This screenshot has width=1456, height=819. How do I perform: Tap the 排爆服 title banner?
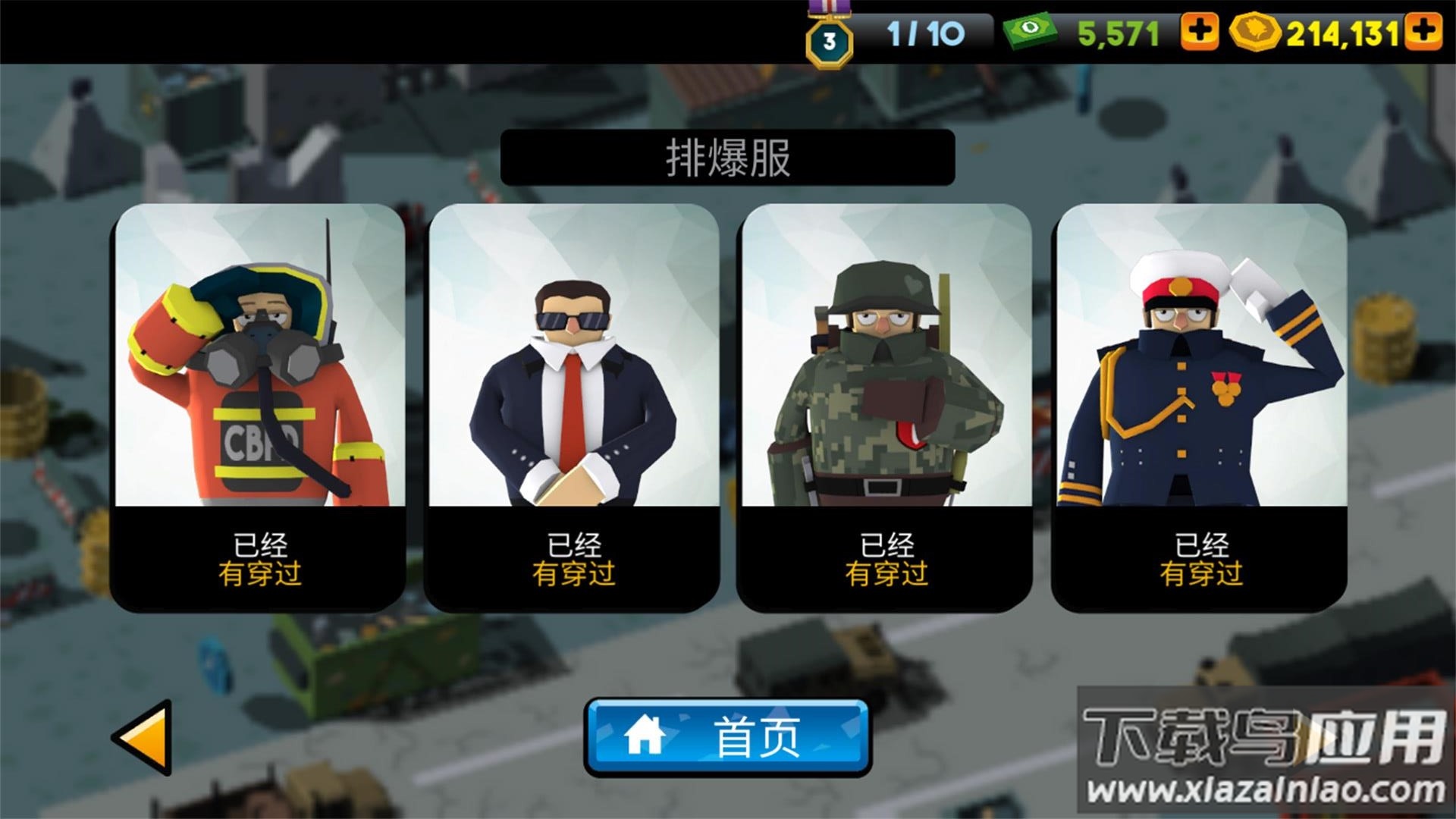pyautogui.click(x=728, y=158)
